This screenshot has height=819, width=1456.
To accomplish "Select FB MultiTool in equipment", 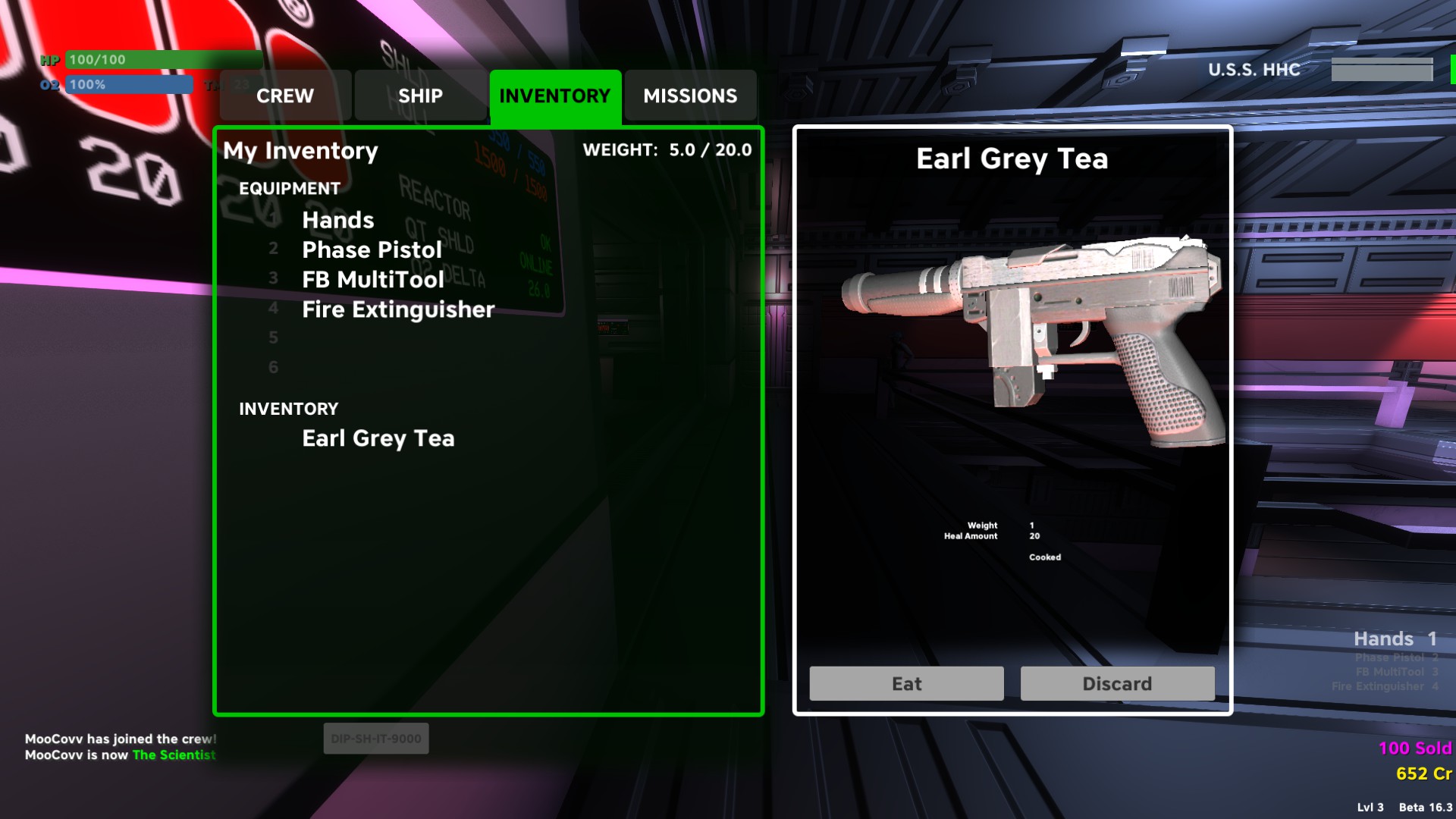I will point(373,279).
